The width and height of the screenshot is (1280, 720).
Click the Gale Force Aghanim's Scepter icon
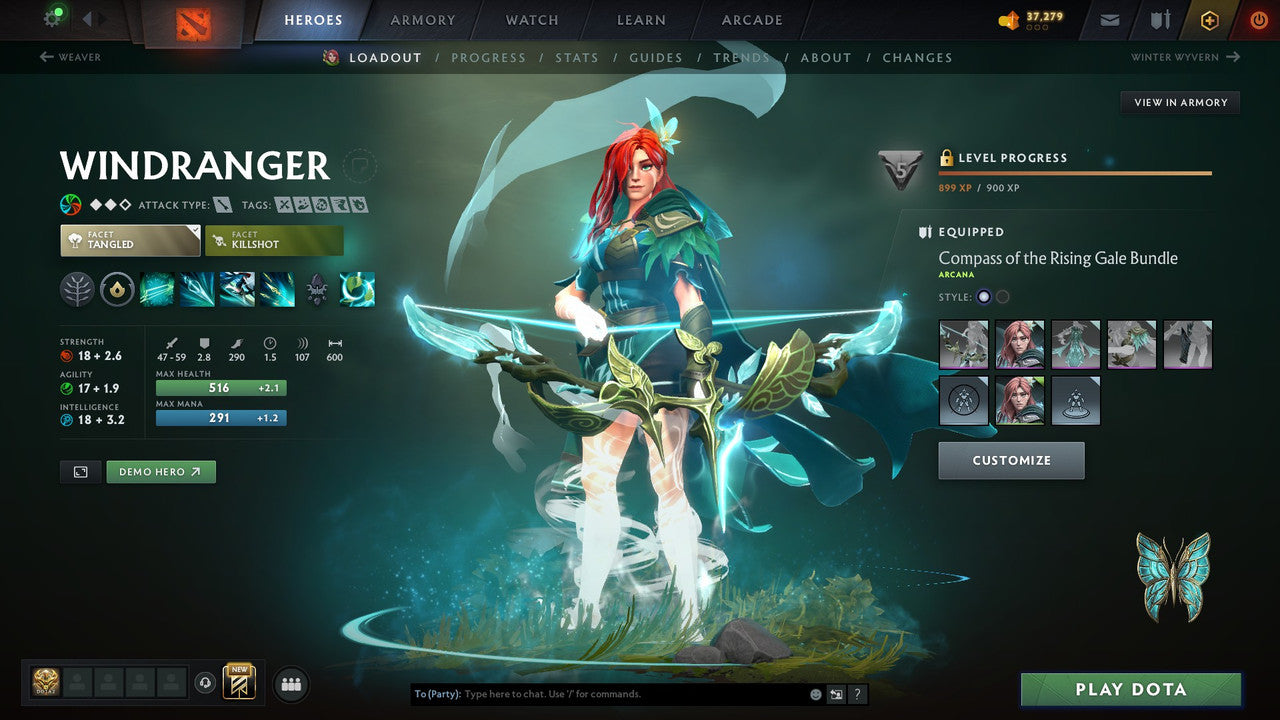pos(357,289)
